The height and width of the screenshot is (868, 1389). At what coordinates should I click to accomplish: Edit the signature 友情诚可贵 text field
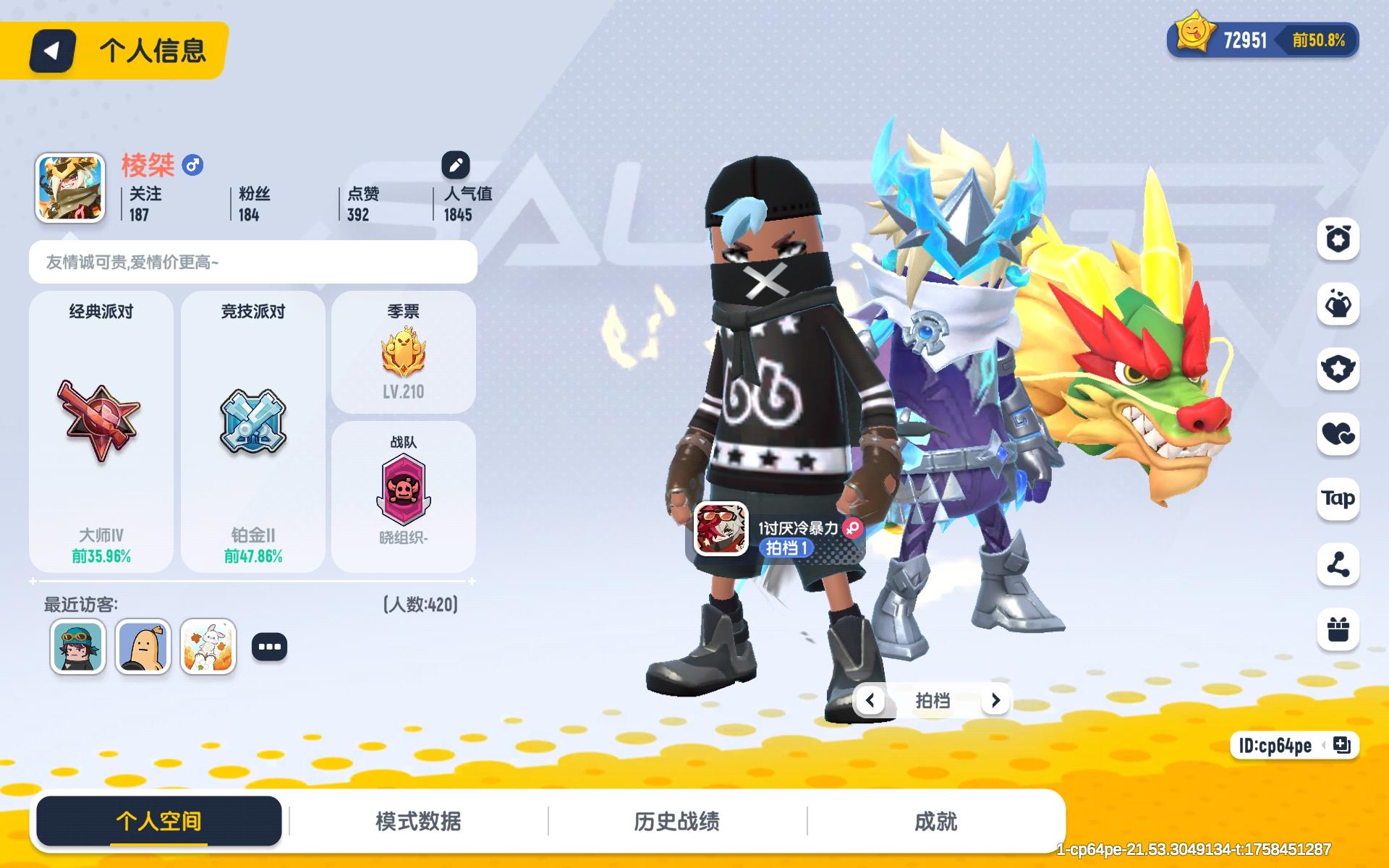[252, 262]
